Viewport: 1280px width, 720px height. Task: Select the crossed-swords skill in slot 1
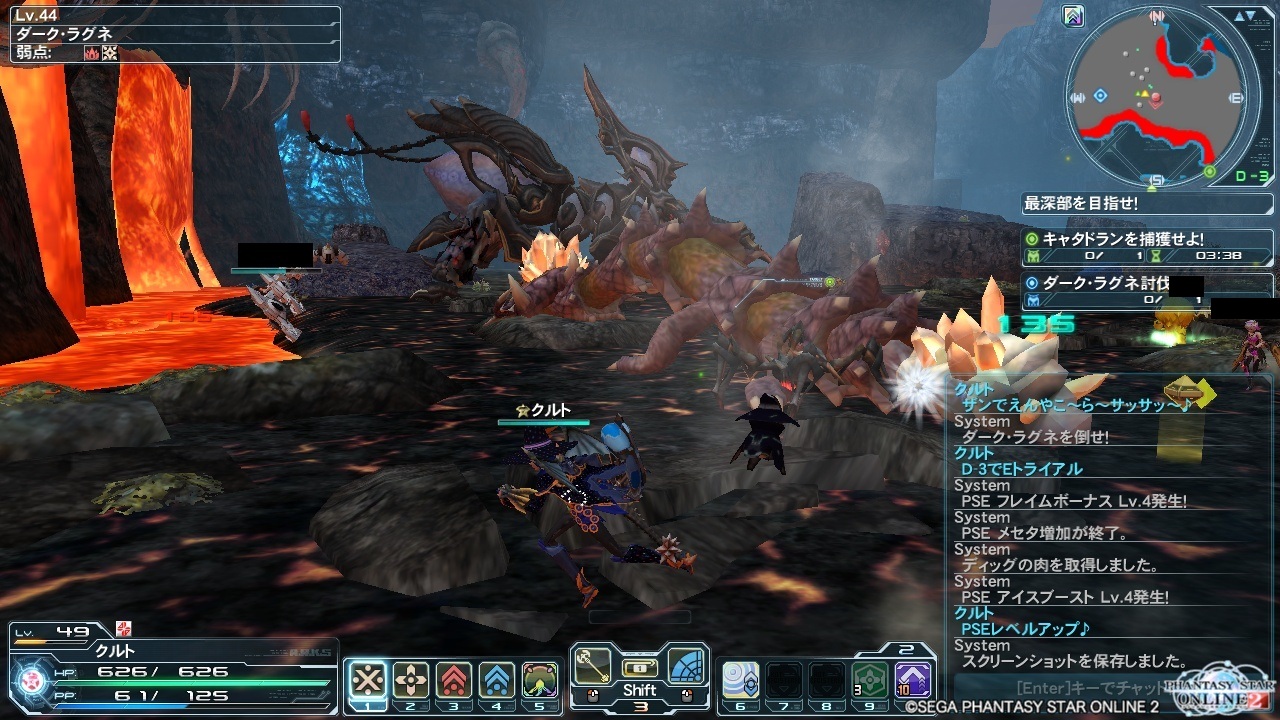click(368, 680)
